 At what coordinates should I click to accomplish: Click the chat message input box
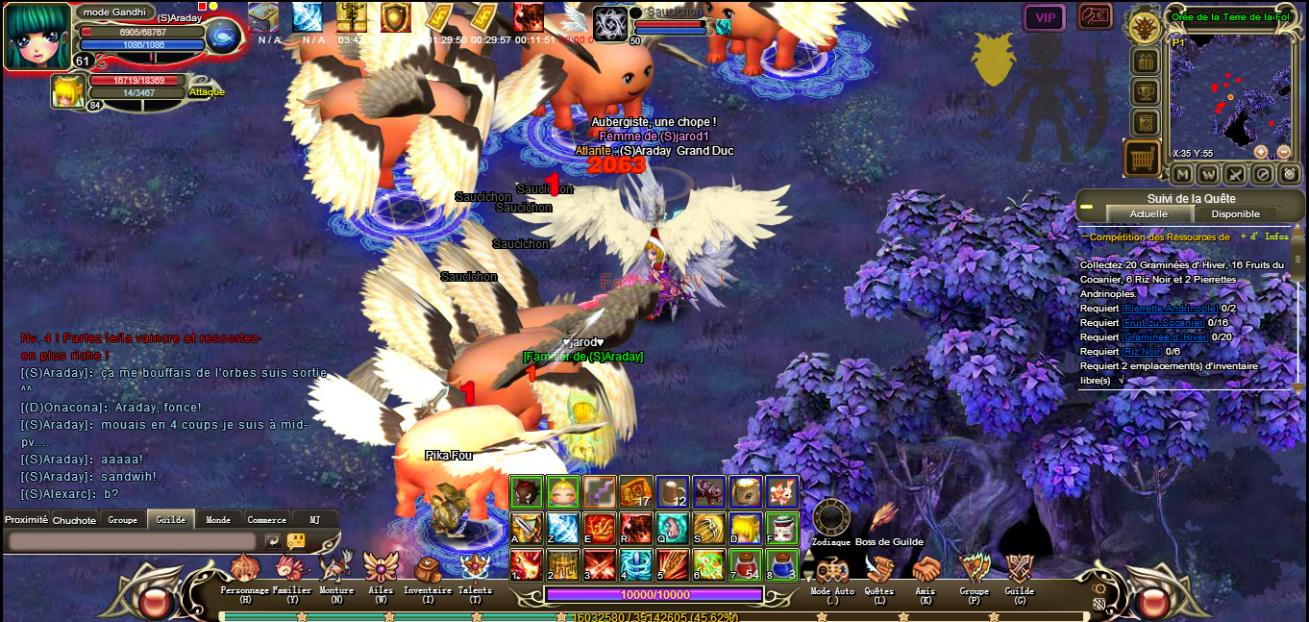click(x=132, y=541)
